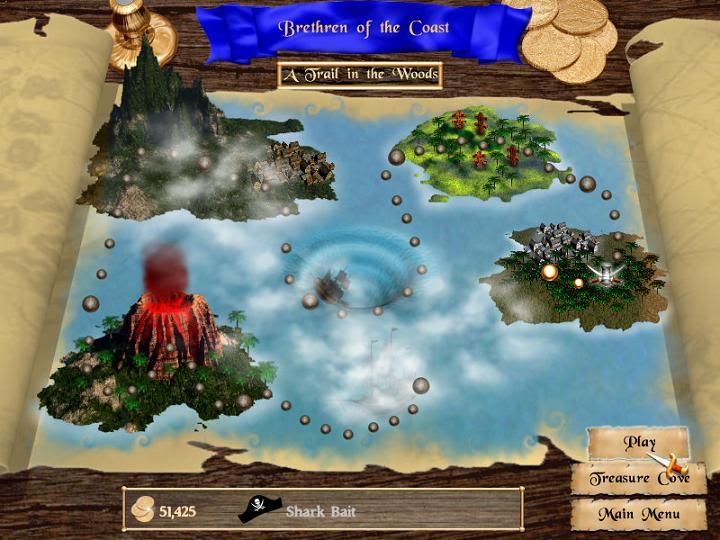This screenshot has height=540, width=720.
Task: Open the Treasure Cove shop
Action: tap(638, 478)
